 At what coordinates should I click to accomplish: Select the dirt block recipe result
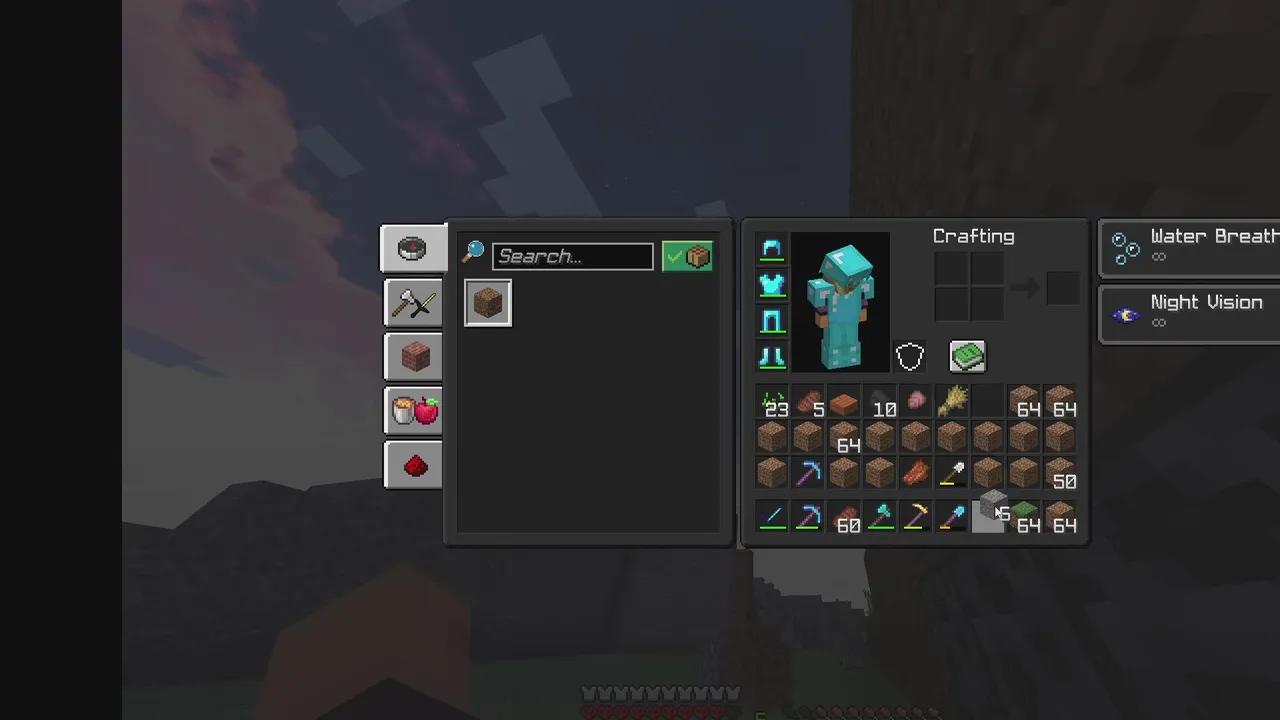coord(487,303)
